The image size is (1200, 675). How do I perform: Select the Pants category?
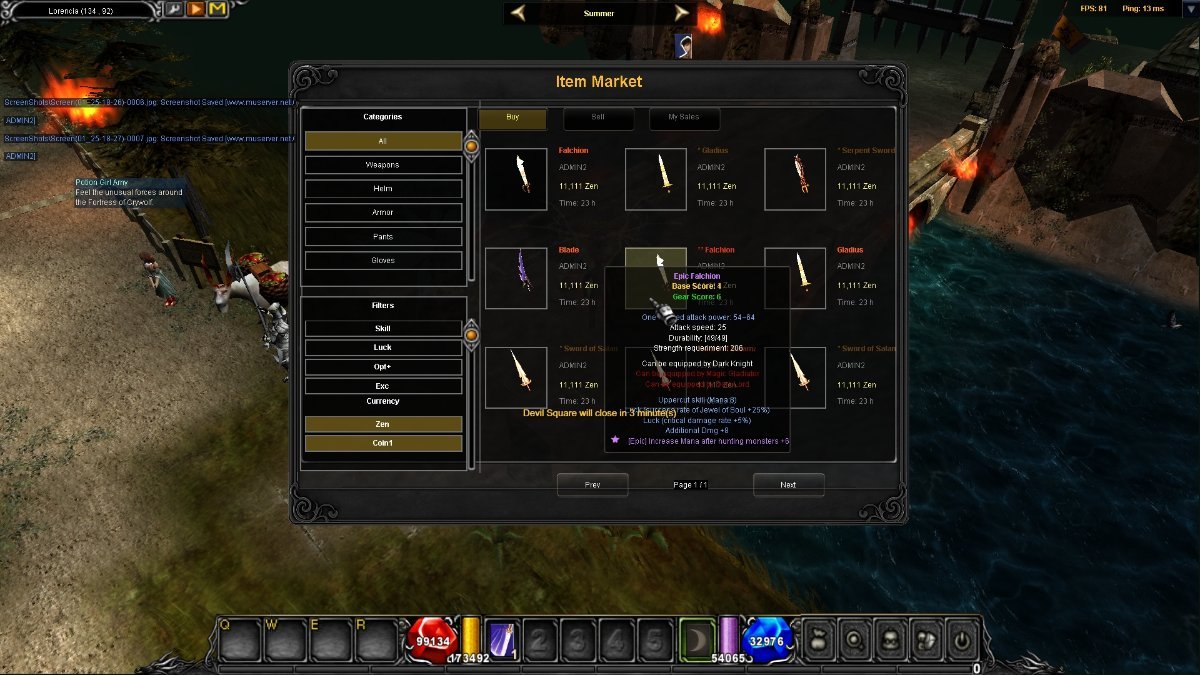pyautogui.click(x=383, y=237)
